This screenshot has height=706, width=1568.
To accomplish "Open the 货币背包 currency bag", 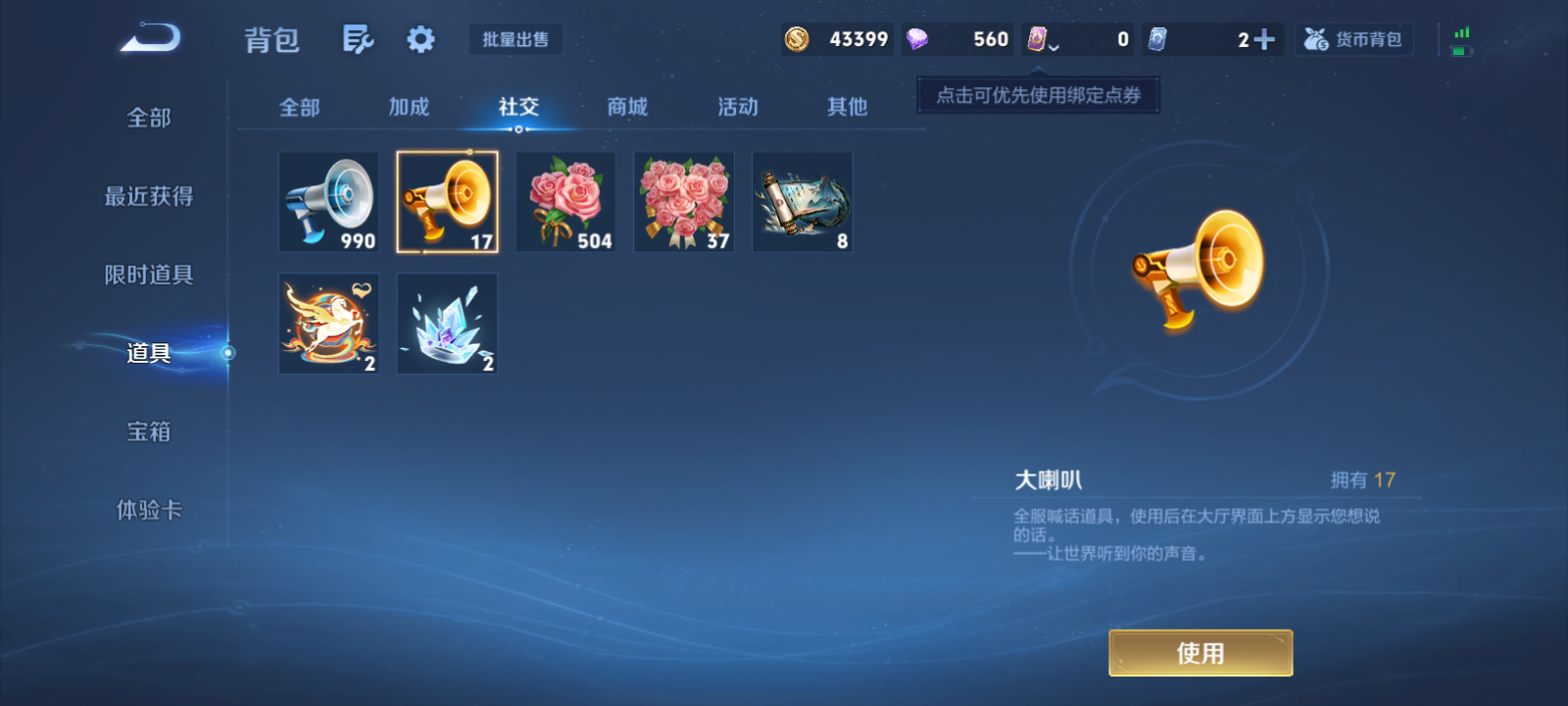I will pyautogui.click(x=1354, y=39).
